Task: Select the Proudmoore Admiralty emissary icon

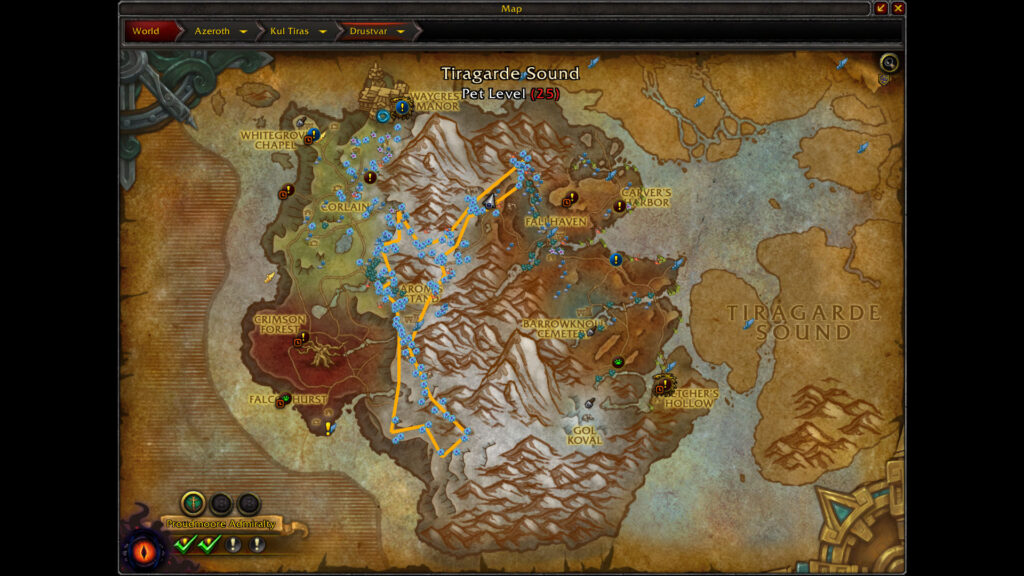Action: pyautogui.click(x=193, y=503)
